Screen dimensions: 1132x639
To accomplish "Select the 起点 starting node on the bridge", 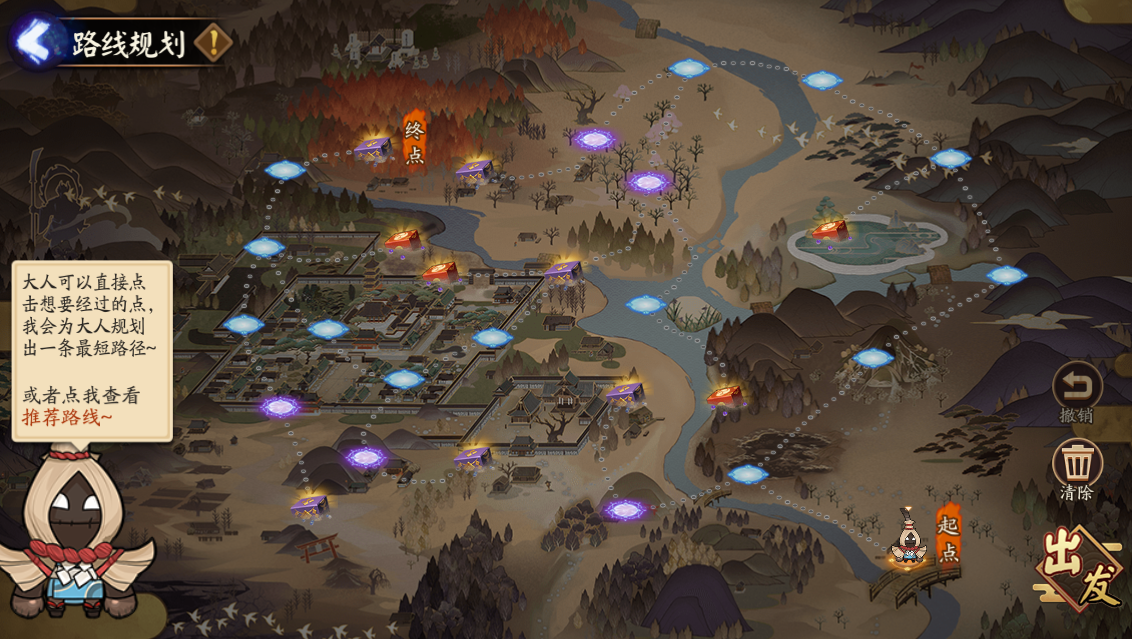I will [x=908, y=544].
